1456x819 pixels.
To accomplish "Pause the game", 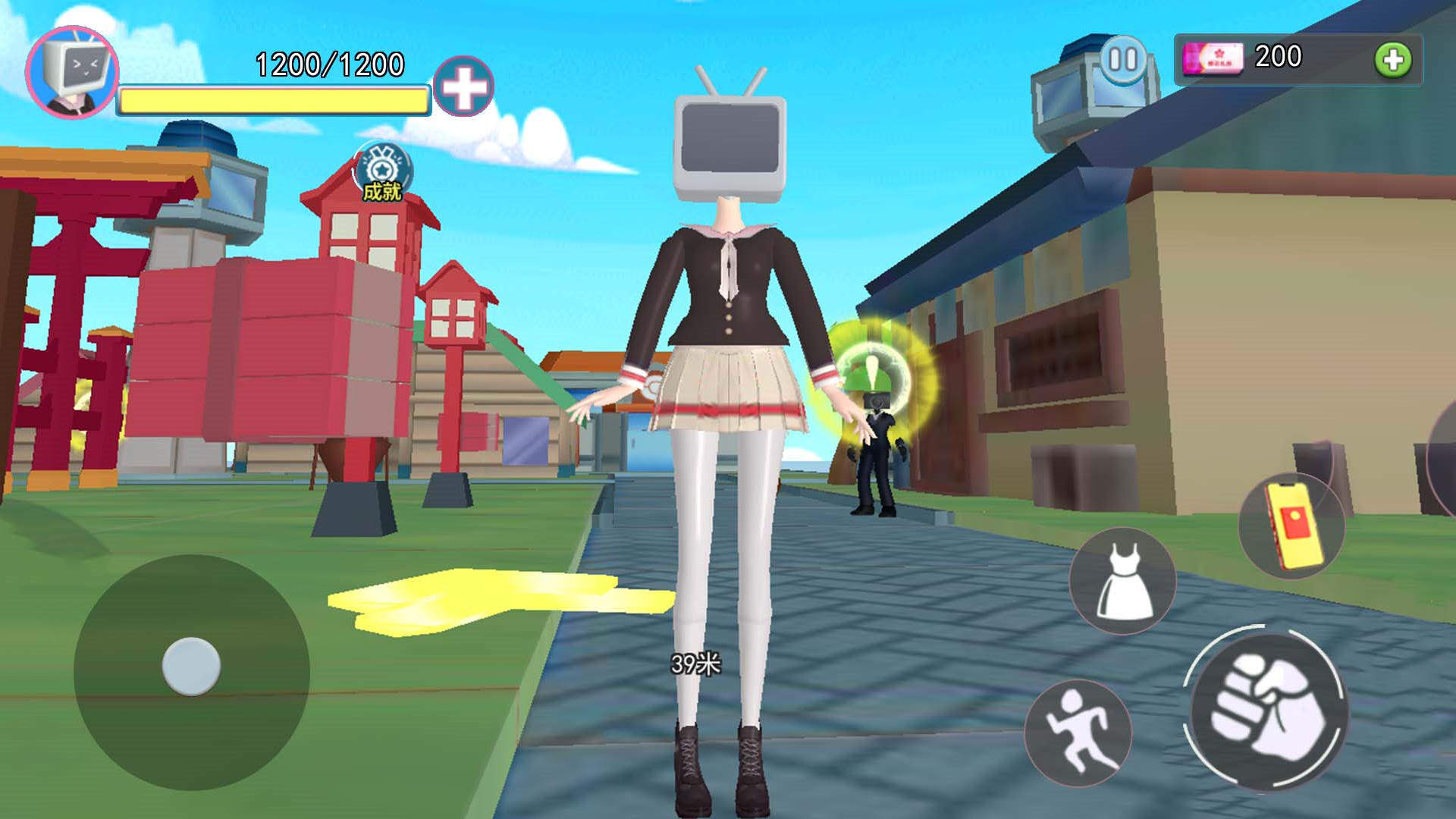I will click(x=1123, y=59).
